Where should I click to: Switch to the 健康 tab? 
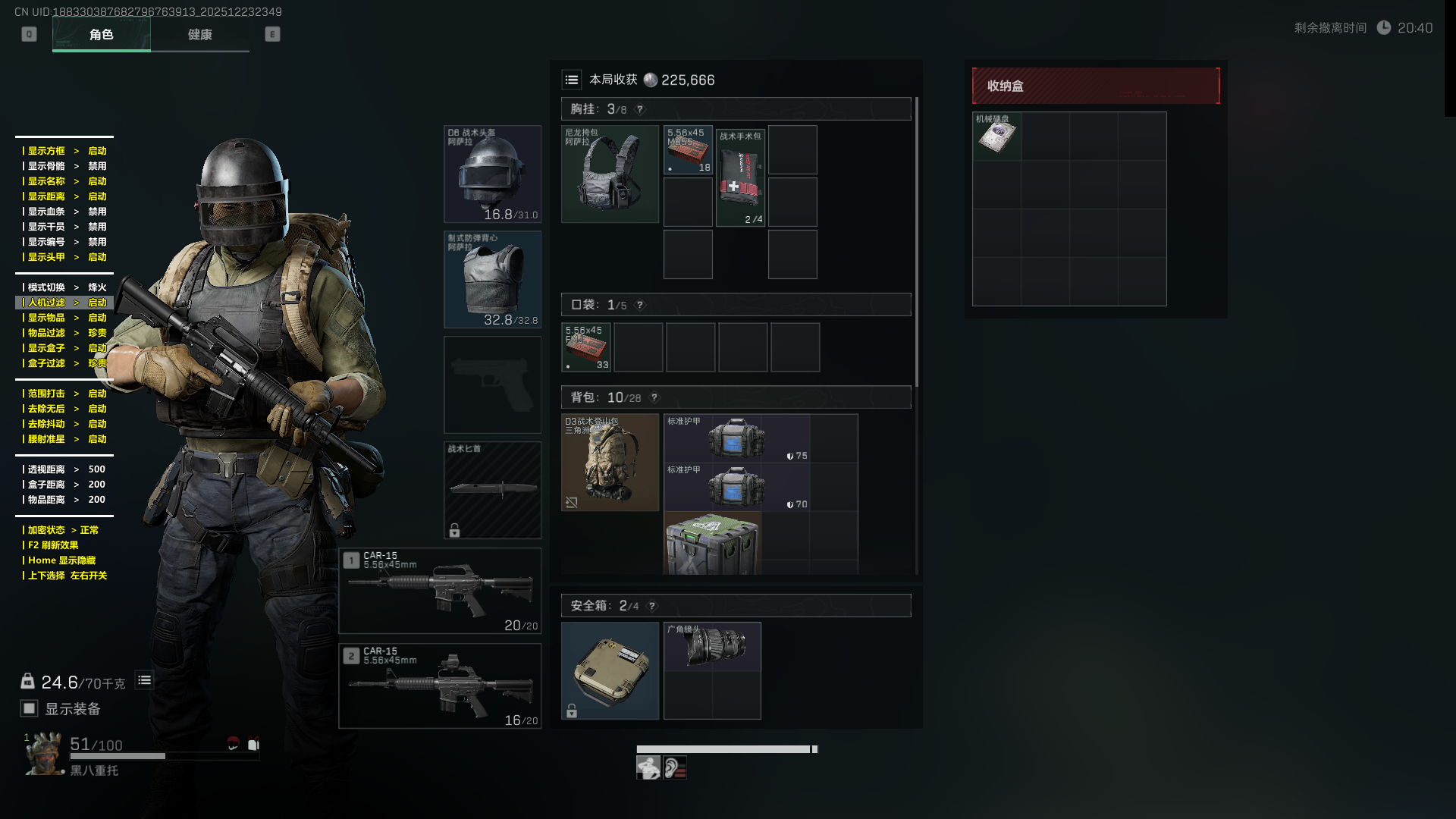(199, 35)
